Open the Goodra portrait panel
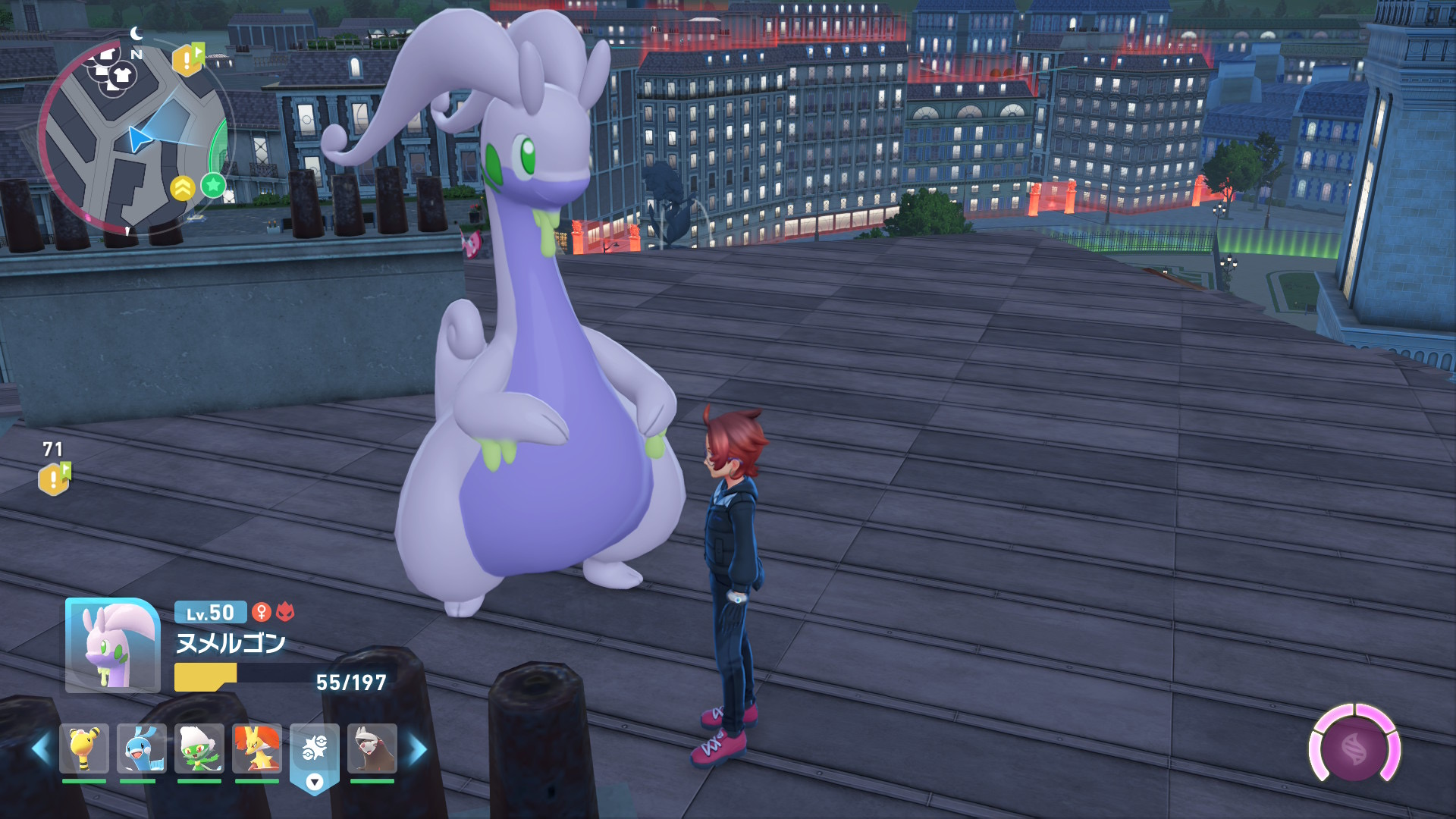The image size is (1456, 819). coord(112,645)
